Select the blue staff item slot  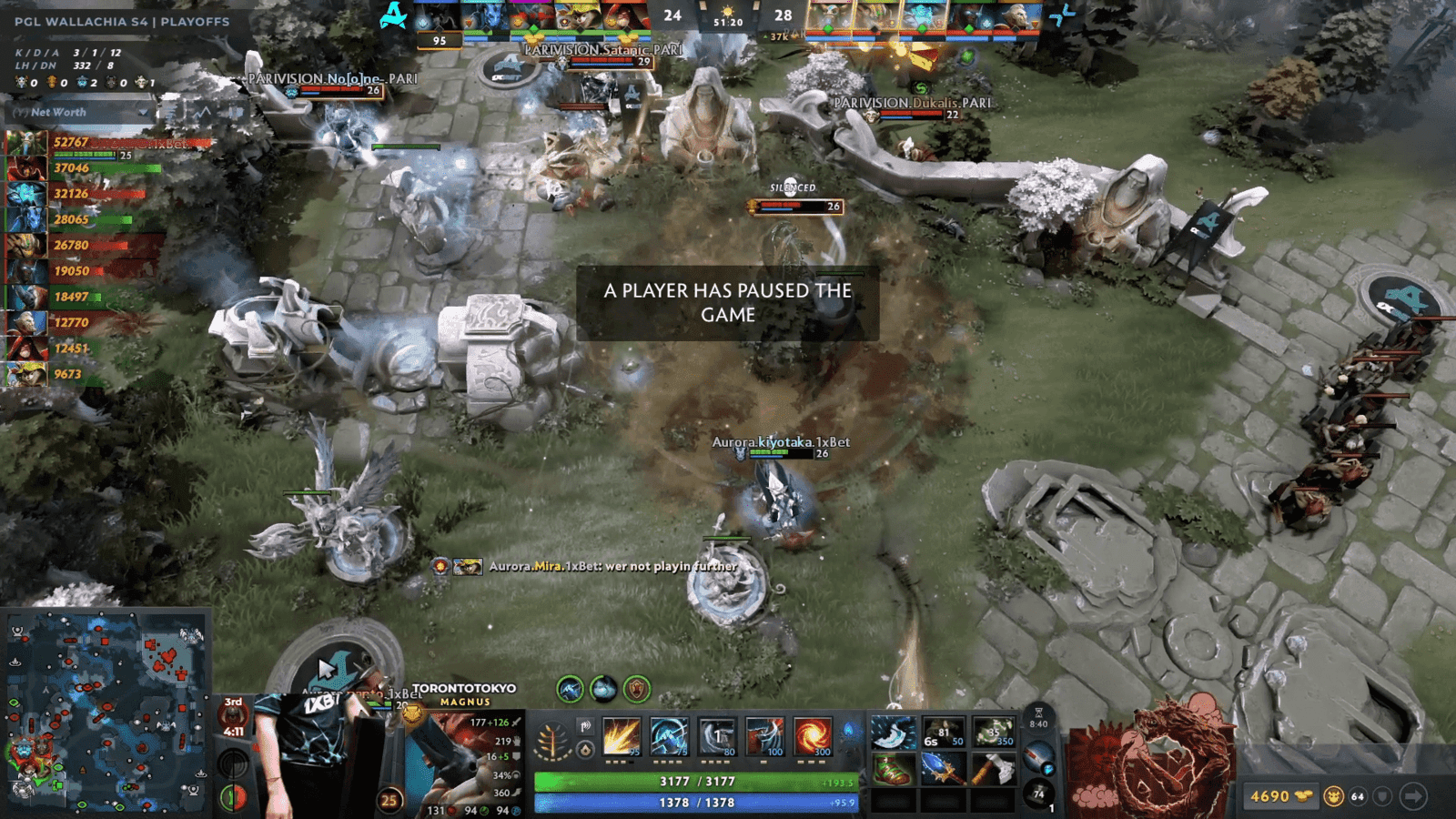pyautogui.click(x=942, y=771)
